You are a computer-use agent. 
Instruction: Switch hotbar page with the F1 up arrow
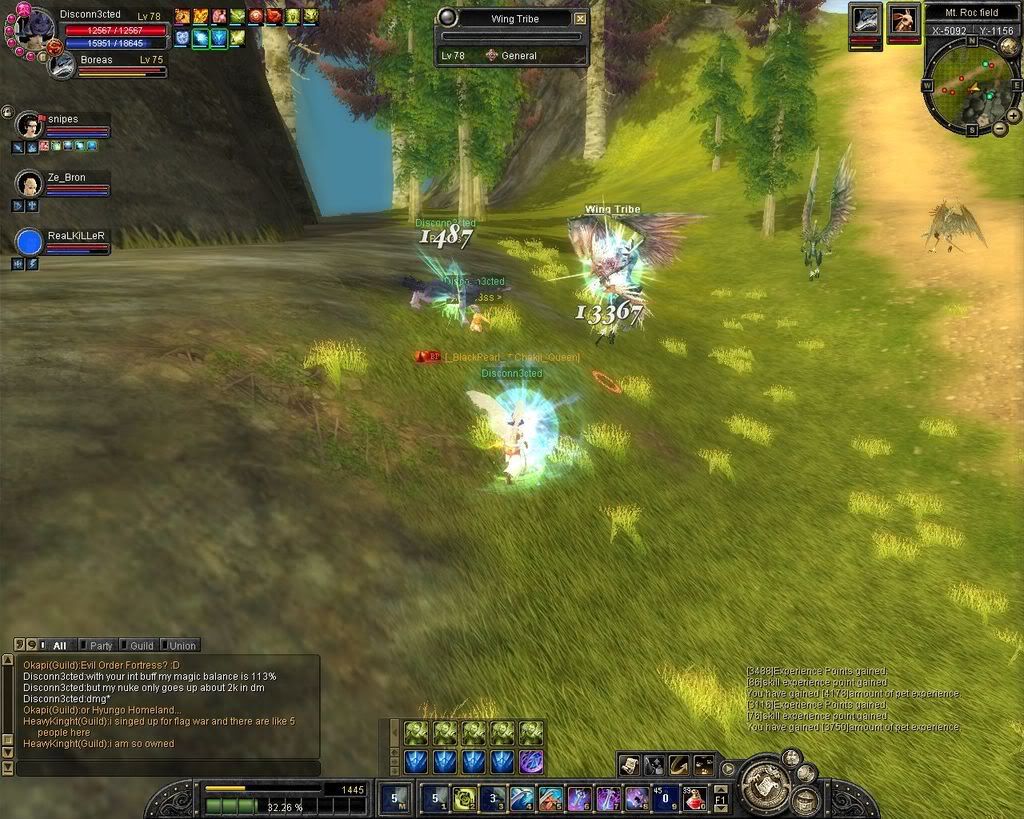click(720, 789)
